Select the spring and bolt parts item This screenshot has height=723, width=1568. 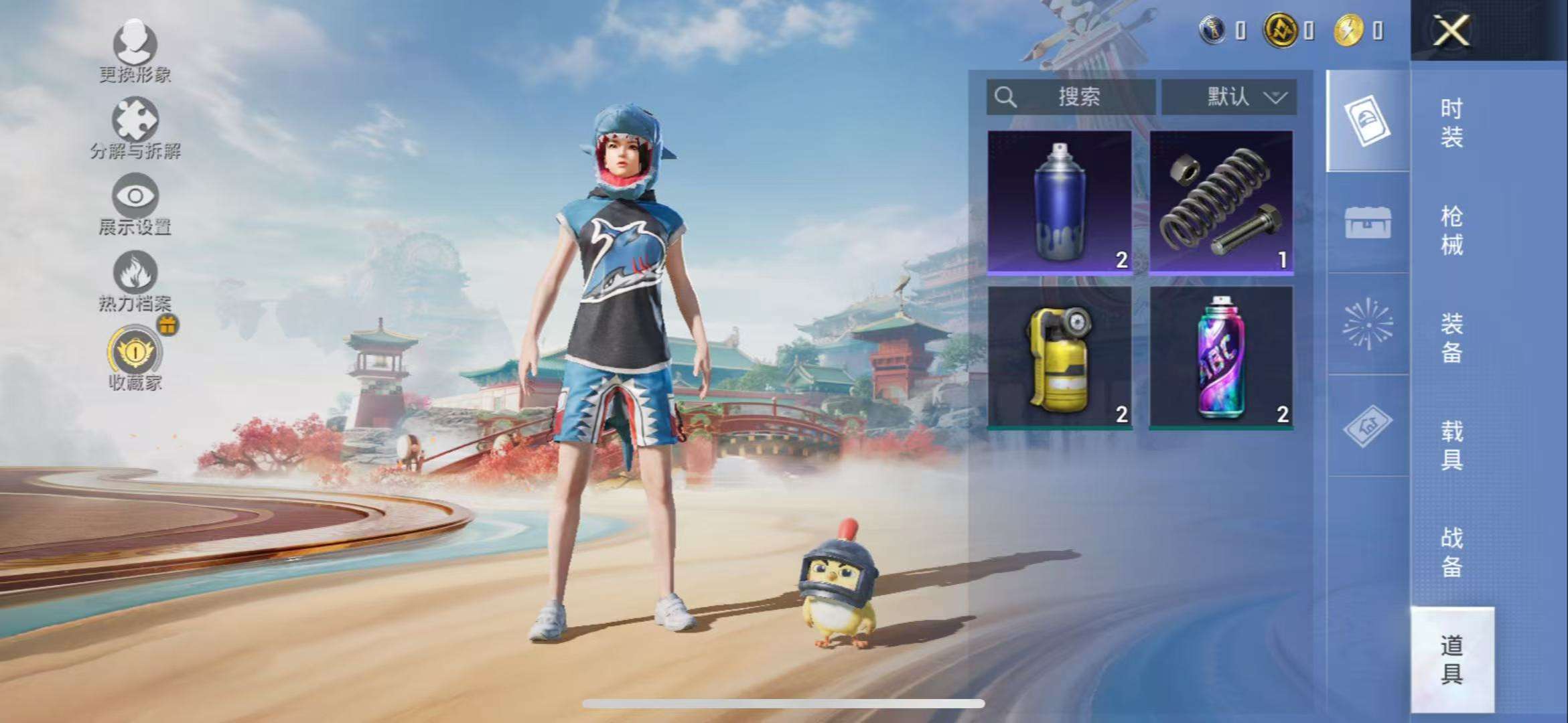coord(1222,202)
